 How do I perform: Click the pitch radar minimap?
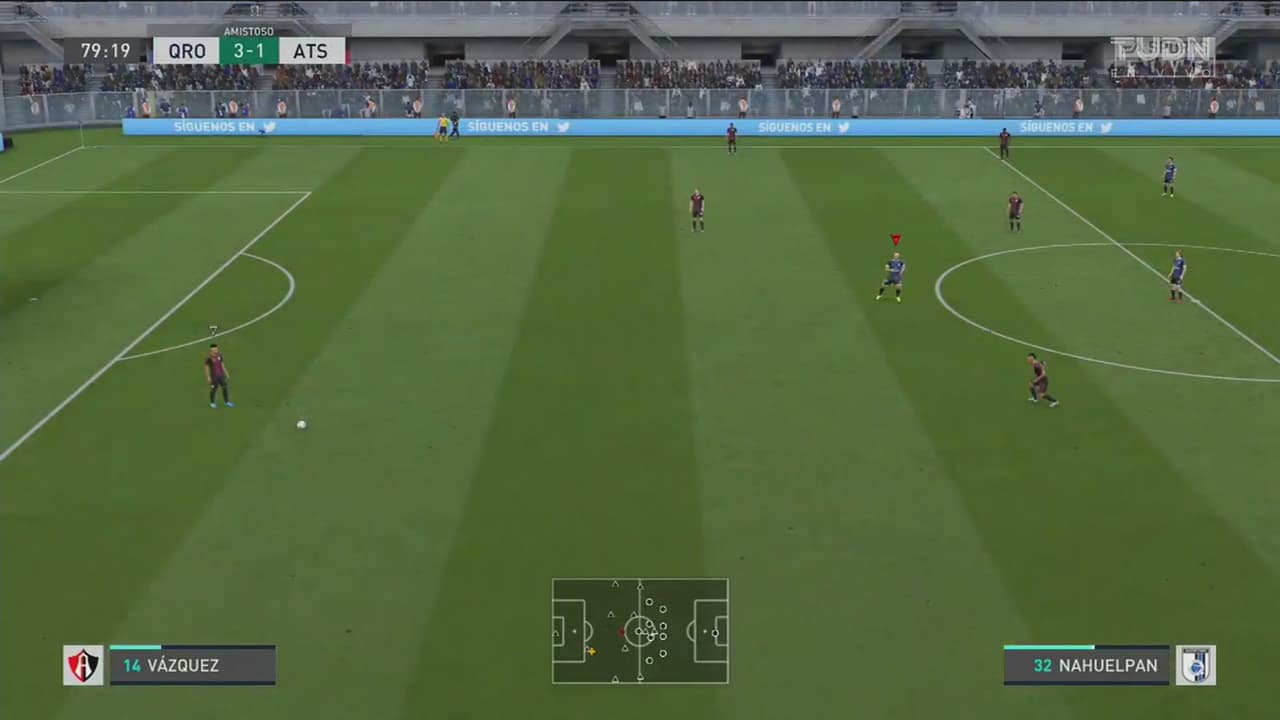point(640,631)
